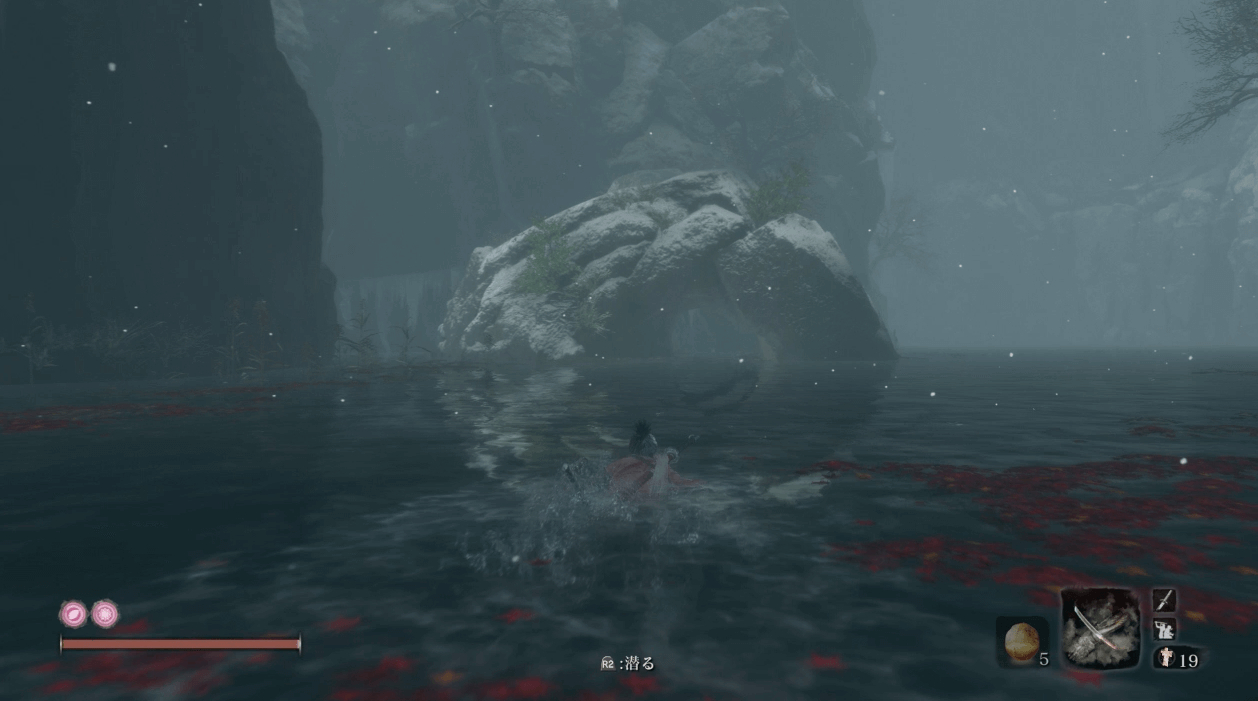Click the first pink resurrection node
Screen dimensions: 1258x701
point(74,613)
